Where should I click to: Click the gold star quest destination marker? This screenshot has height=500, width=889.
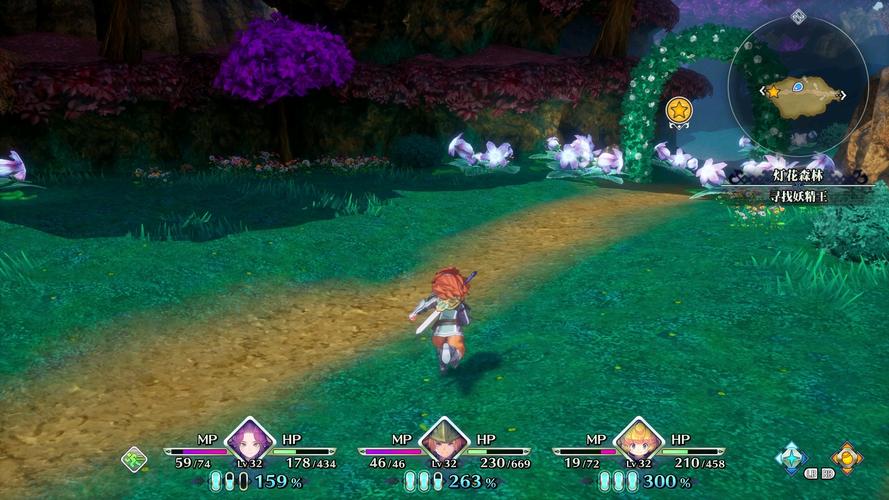click(679, 110)
